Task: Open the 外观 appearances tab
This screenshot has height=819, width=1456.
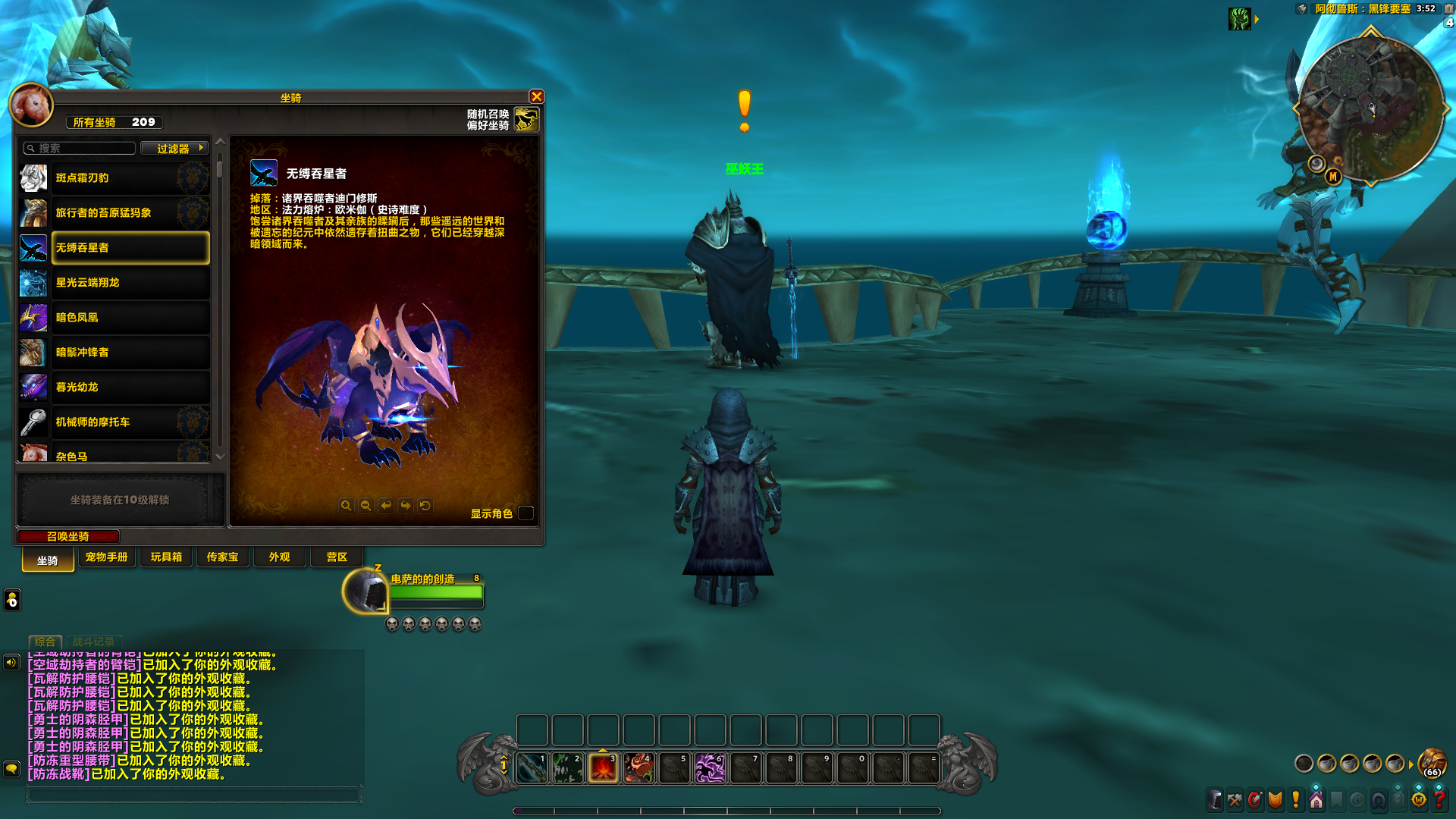Action: pyautogui.click(x=279, y=557)
